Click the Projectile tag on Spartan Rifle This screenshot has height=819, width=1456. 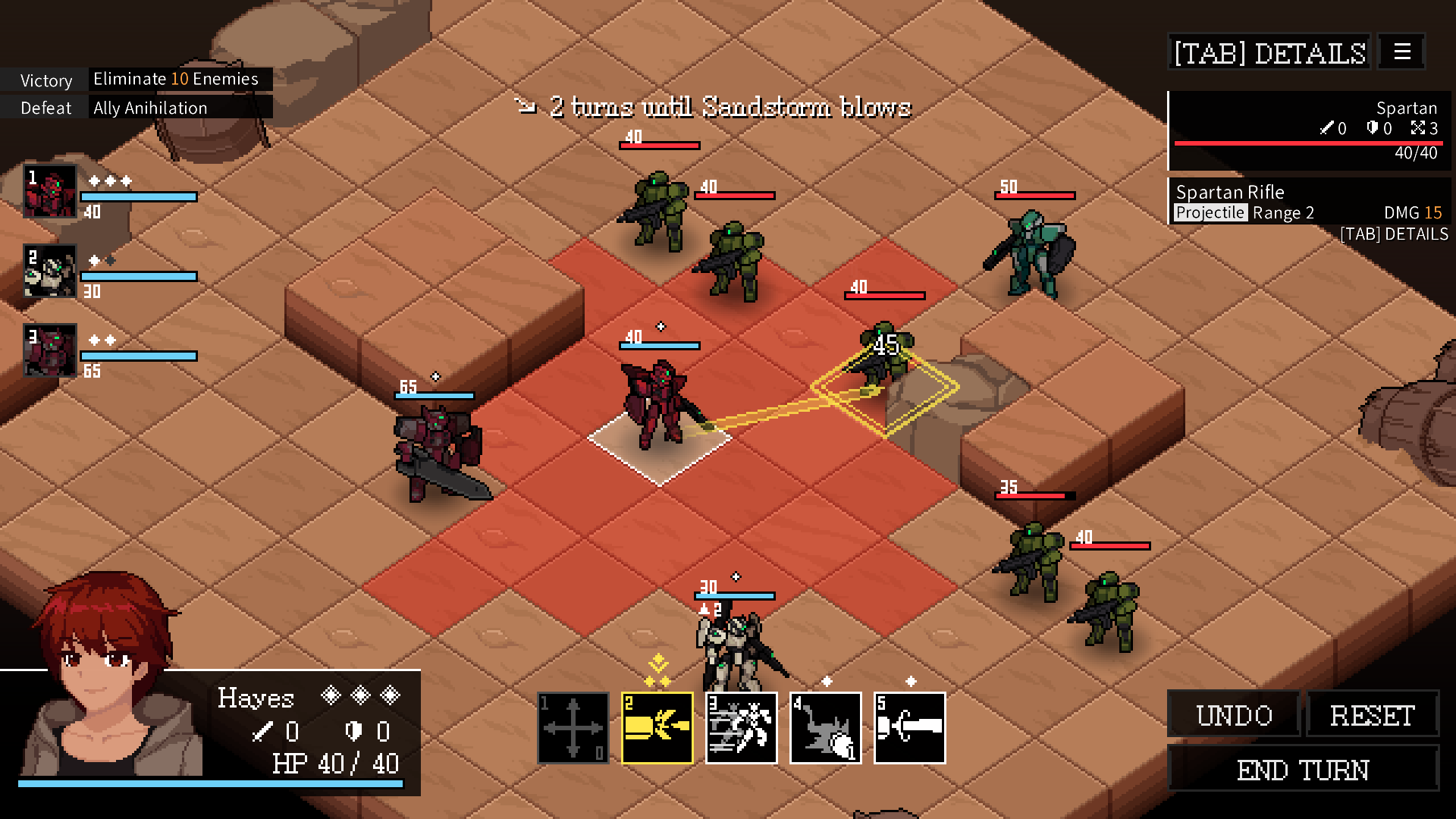(x=1210, y=212)
